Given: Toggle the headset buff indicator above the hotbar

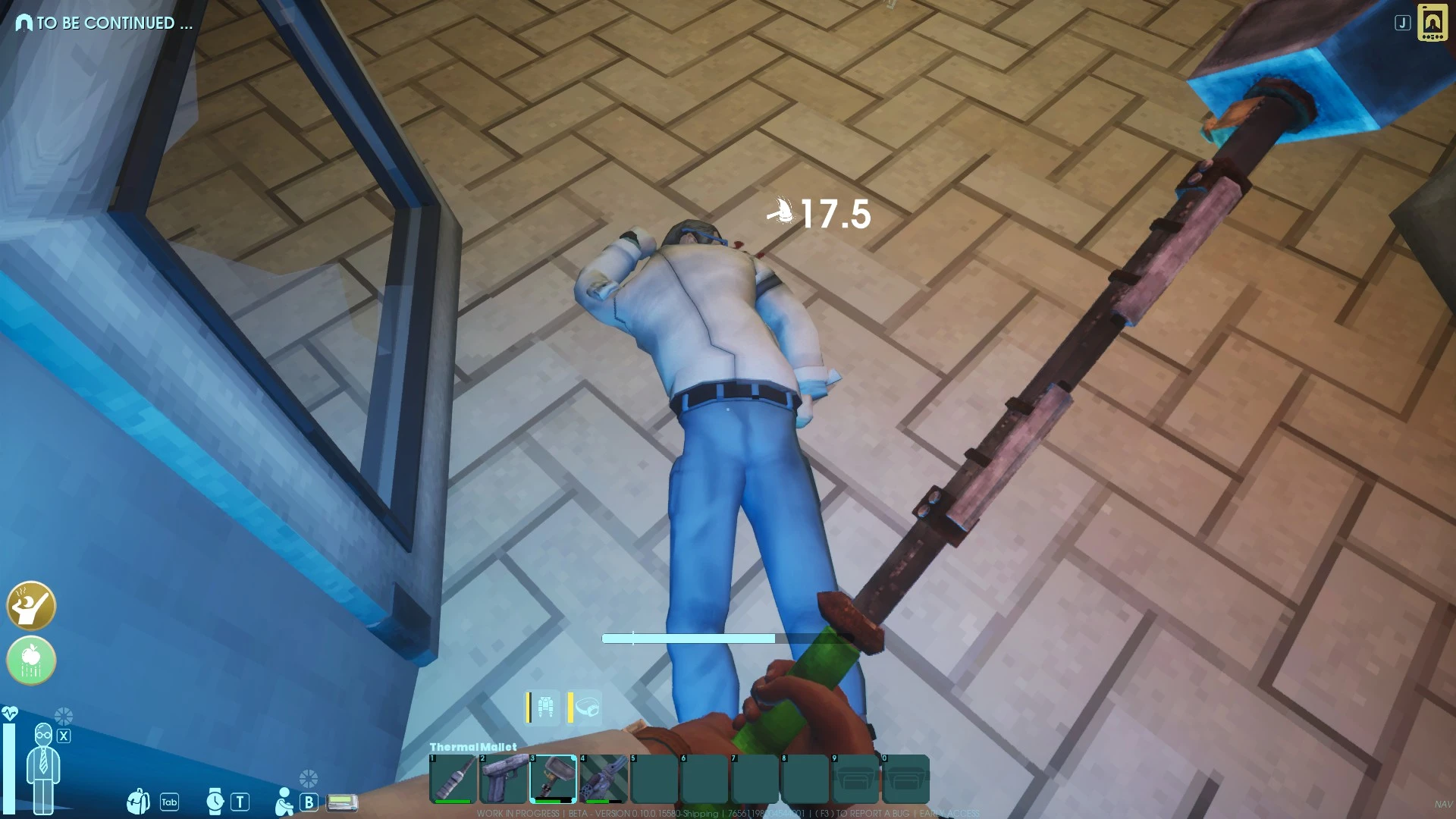Looking at the screenshot, I should pyautogui.click(x=582, y=707).
